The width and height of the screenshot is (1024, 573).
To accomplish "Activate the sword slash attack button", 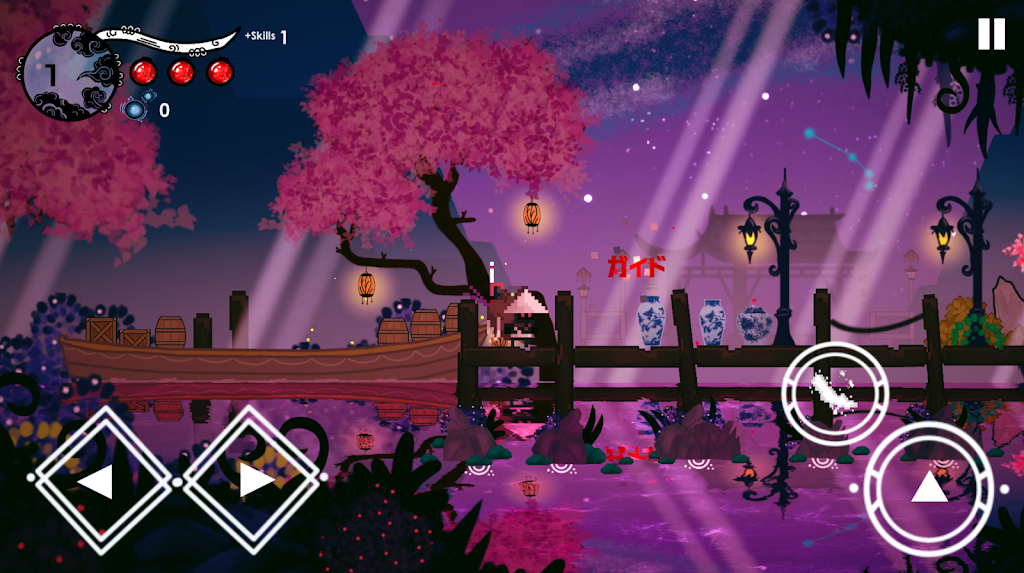I will click(833, 390).
